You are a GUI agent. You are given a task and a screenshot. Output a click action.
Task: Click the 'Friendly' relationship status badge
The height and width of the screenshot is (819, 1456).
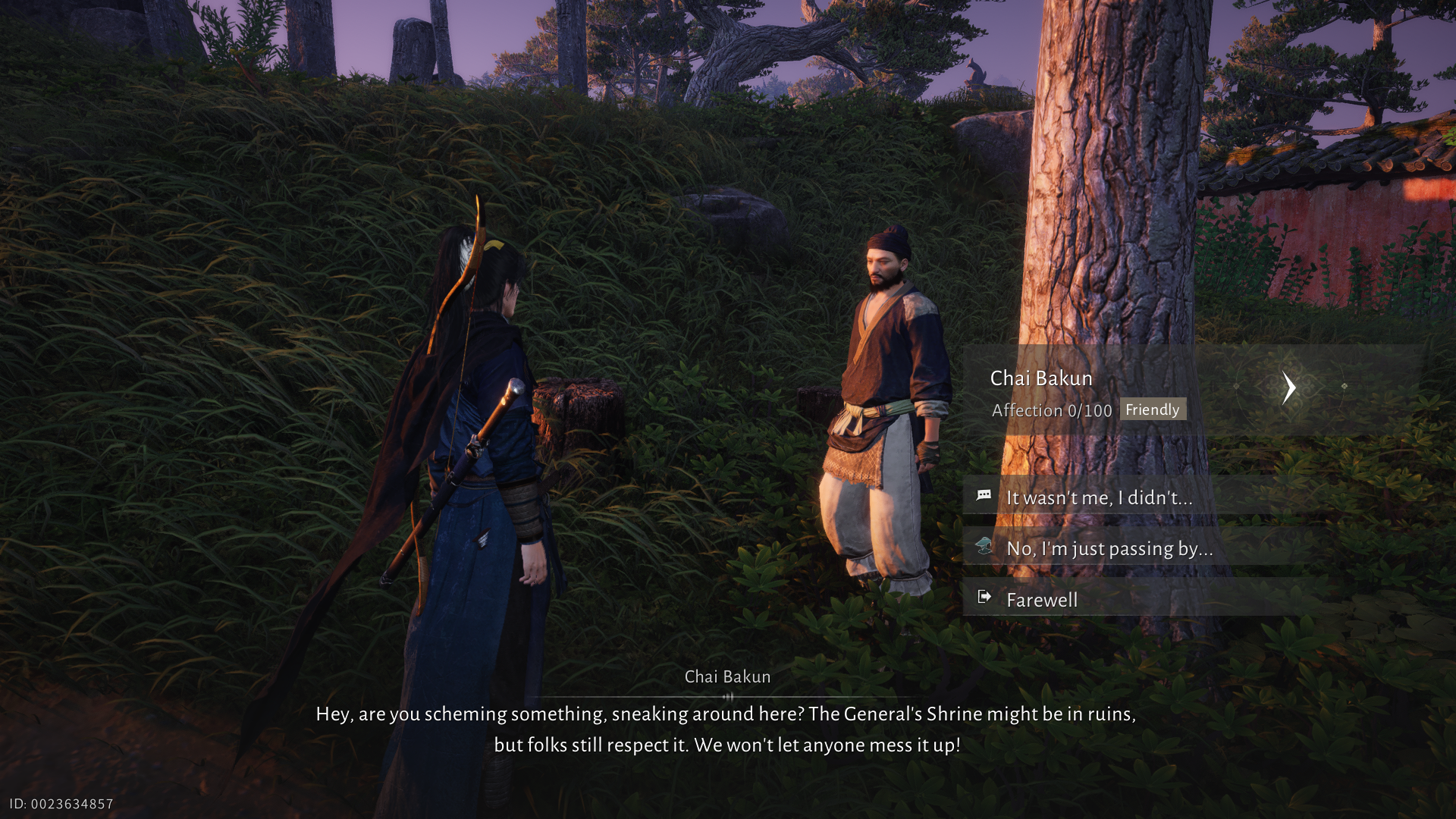click(x=1152, y=409)
